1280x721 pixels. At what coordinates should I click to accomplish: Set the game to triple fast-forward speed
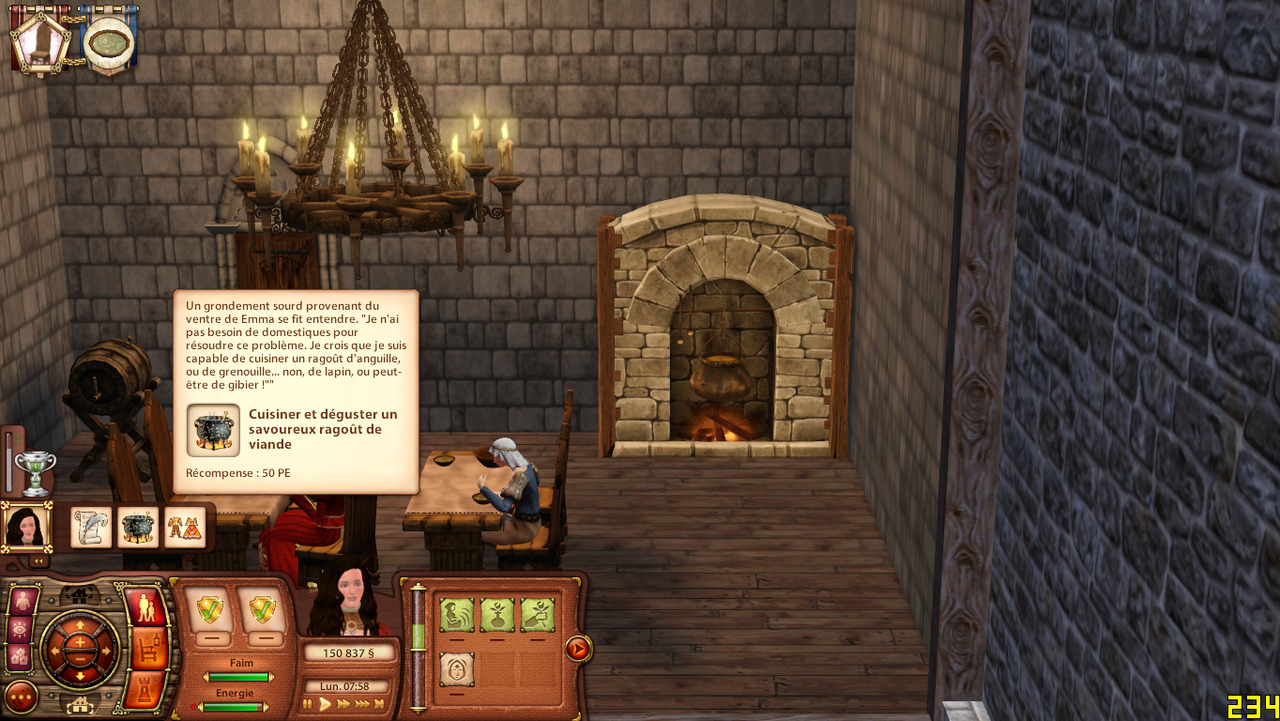(x=361, y=704)
